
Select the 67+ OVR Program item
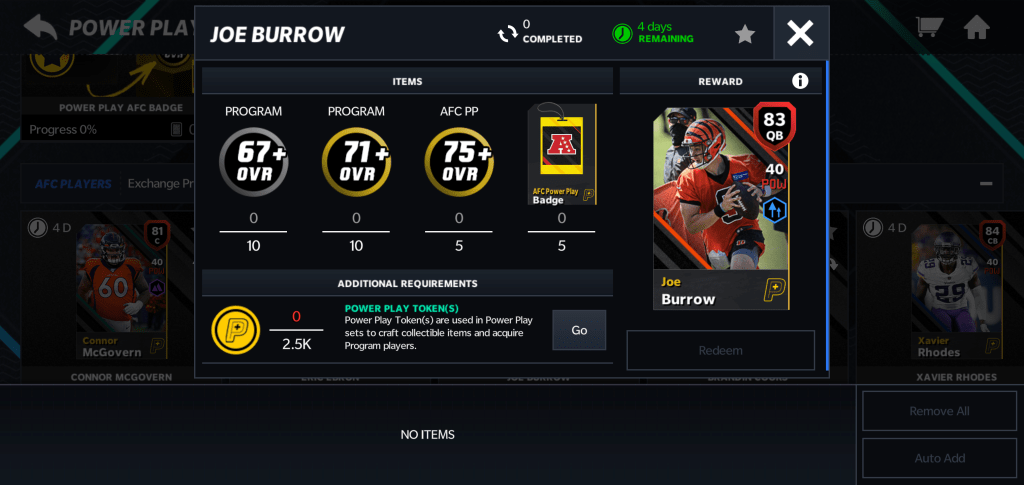[x=253, y=160]
